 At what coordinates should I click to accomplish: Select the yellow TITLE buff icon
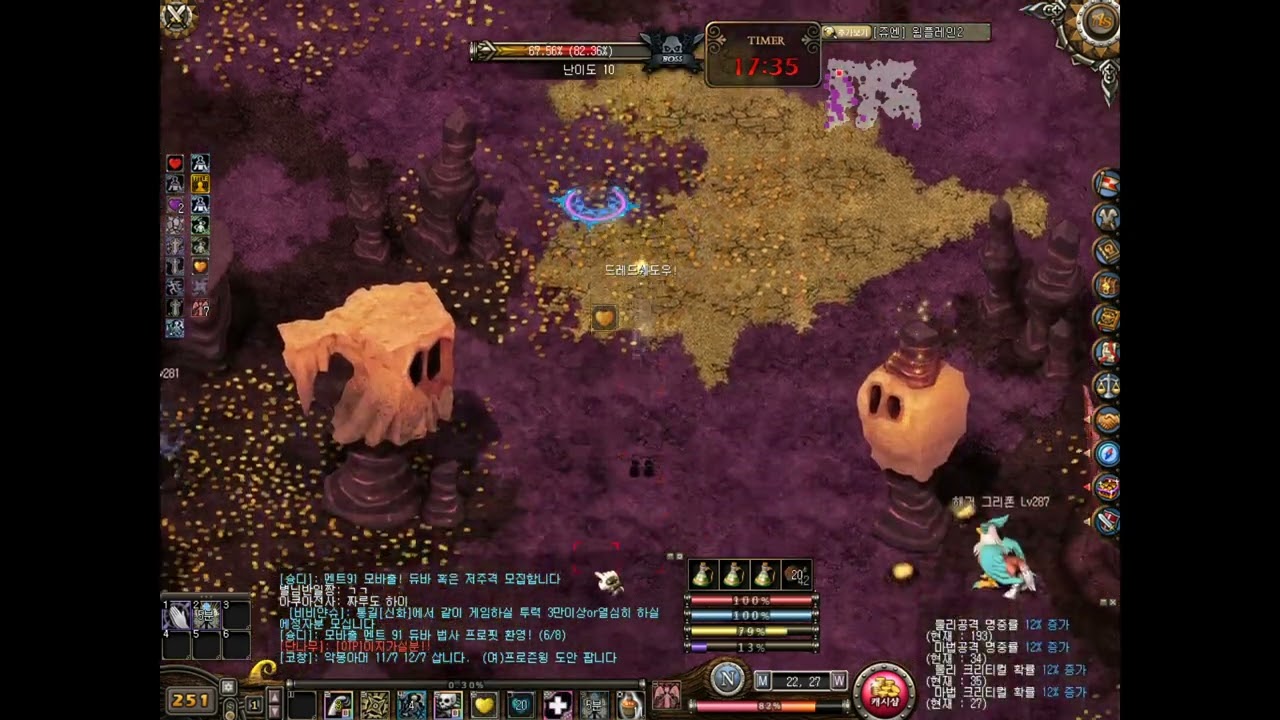point(200,183)
